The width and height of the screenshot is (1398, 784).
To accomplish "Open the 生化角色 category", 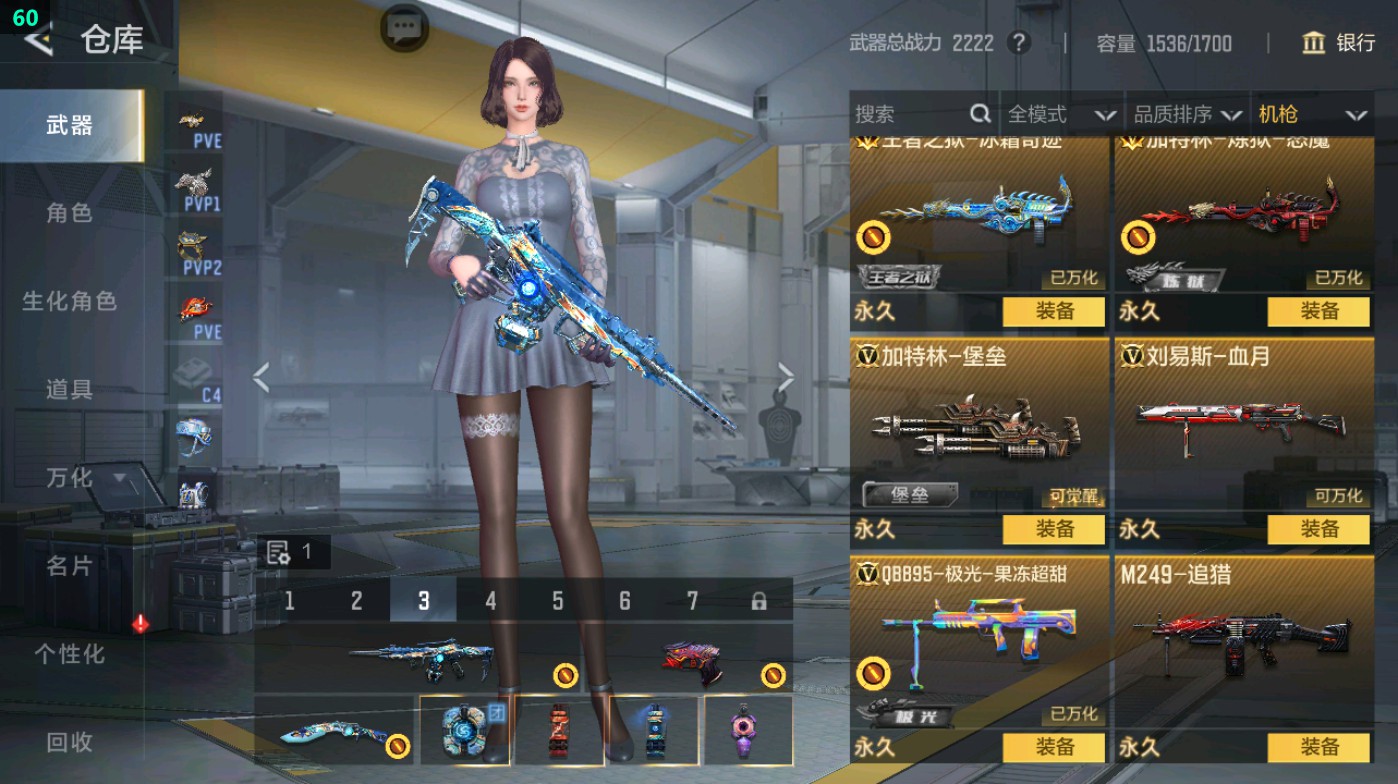I will 69,301.
